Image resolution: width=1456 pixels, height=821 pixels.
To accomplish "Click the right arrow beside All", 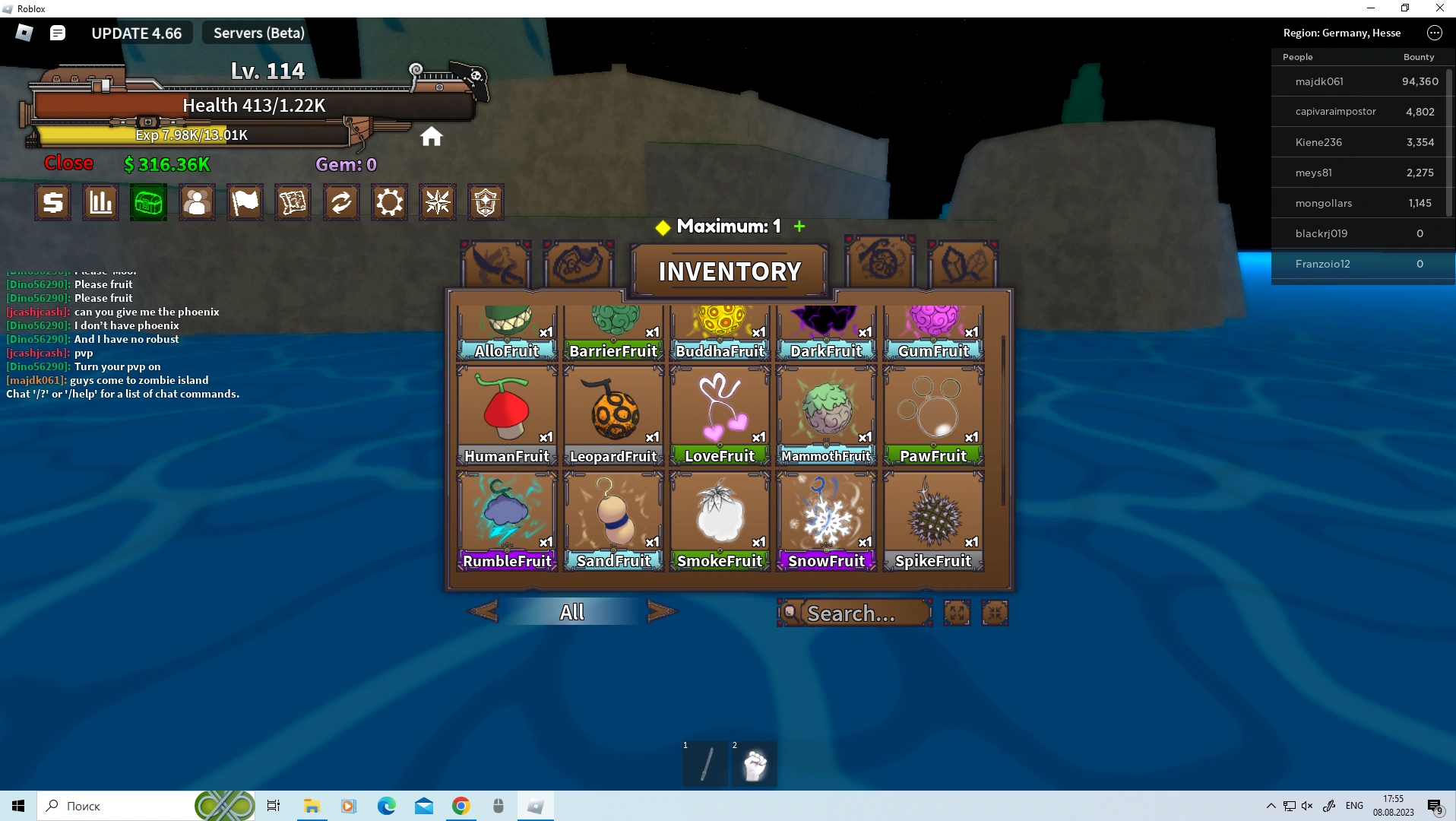I will click(x=660, y=611).
